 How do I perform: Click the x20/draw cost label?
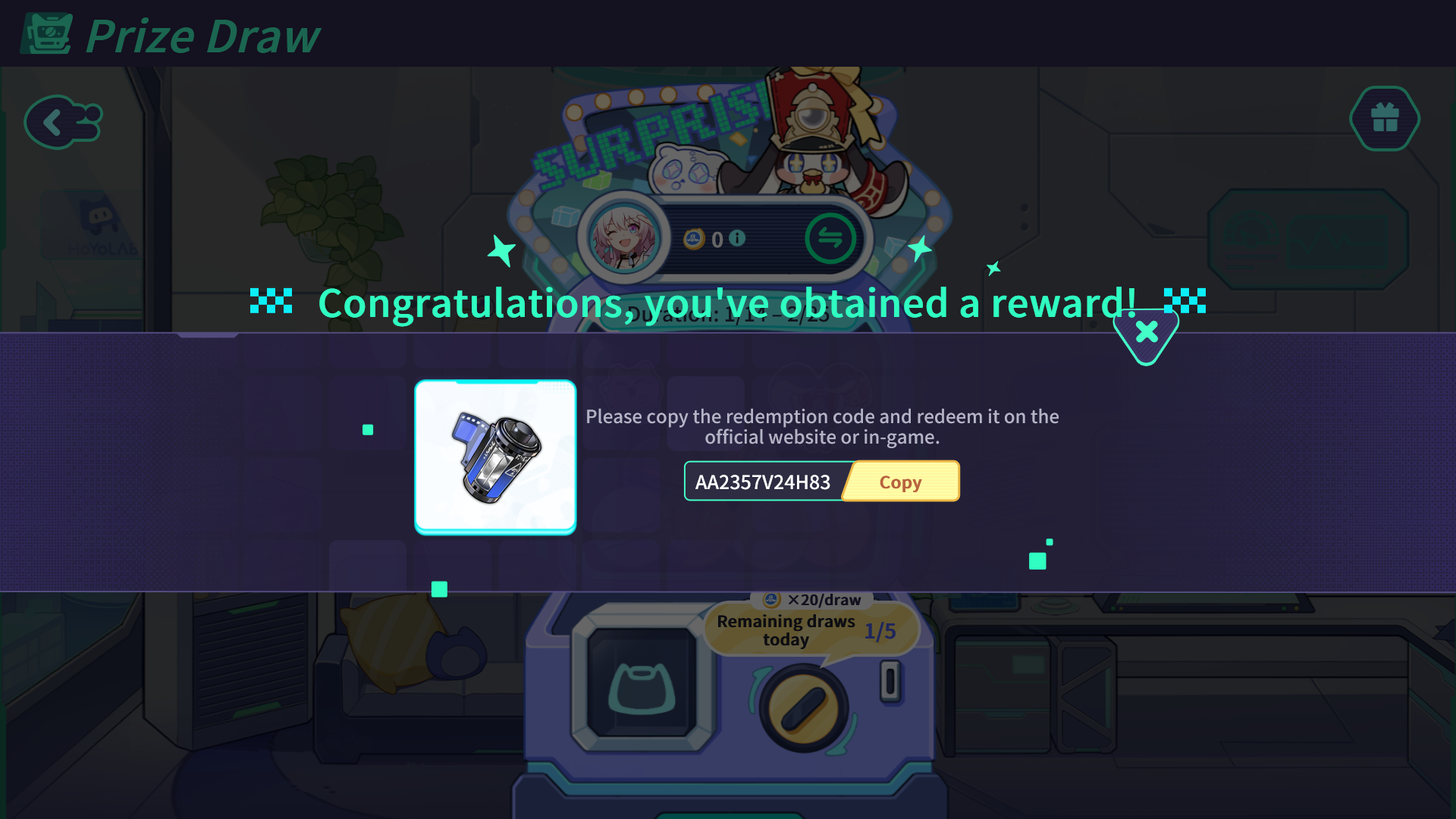click(810, 599)
